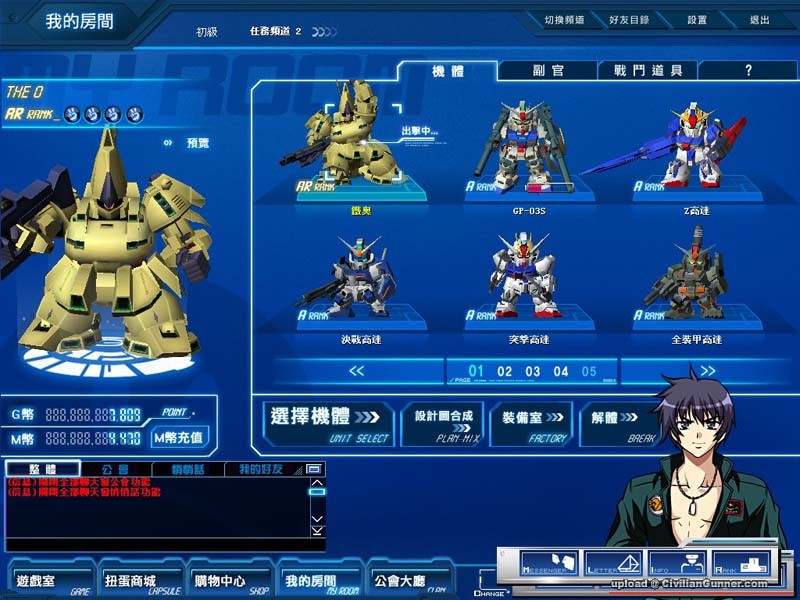Go to the previous page with the << arrow
Screen dimensions: 800x600
click(x=357, y=371)
